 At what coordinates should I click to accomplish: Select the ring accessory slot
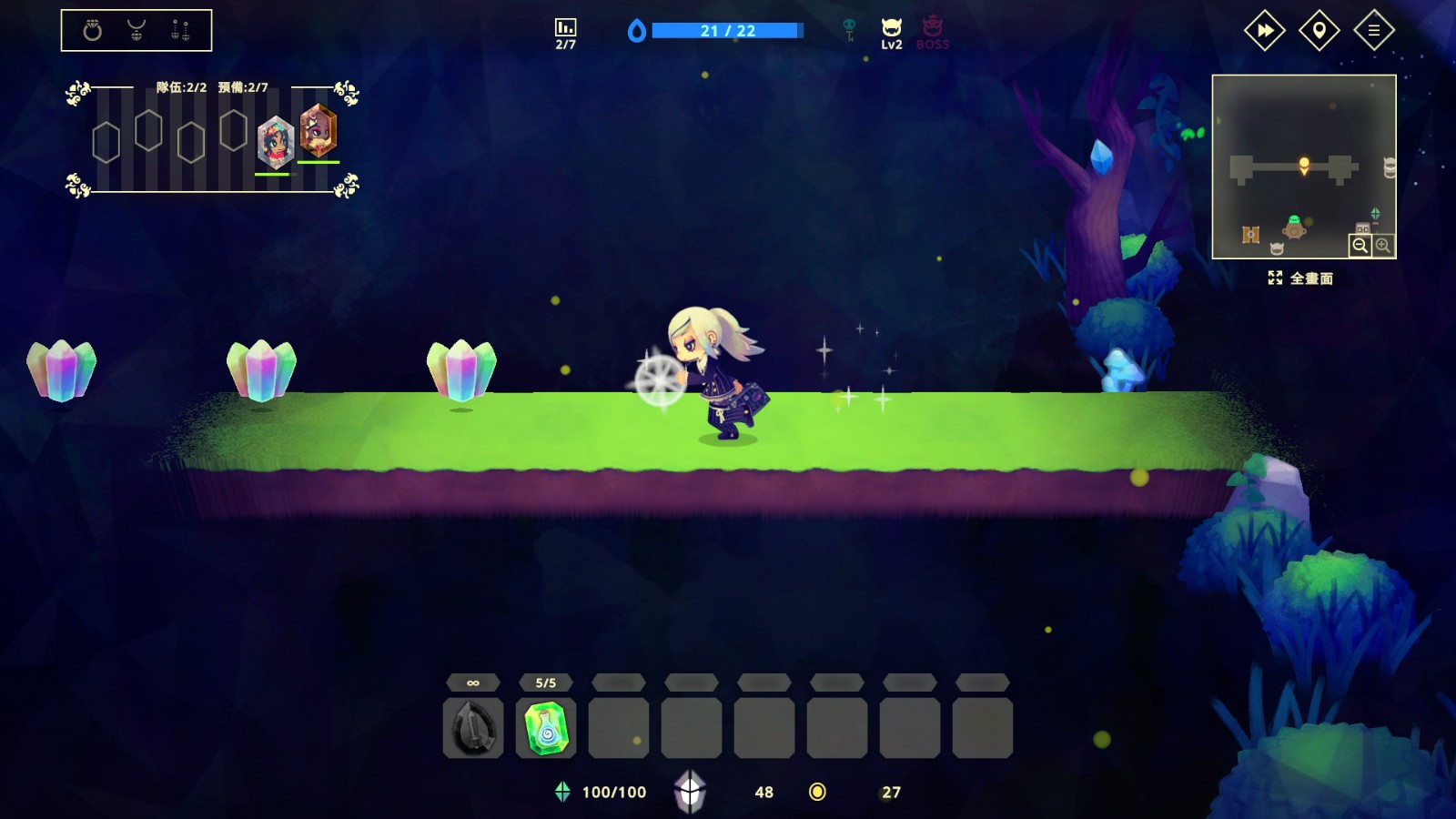[x=92, y=31]
